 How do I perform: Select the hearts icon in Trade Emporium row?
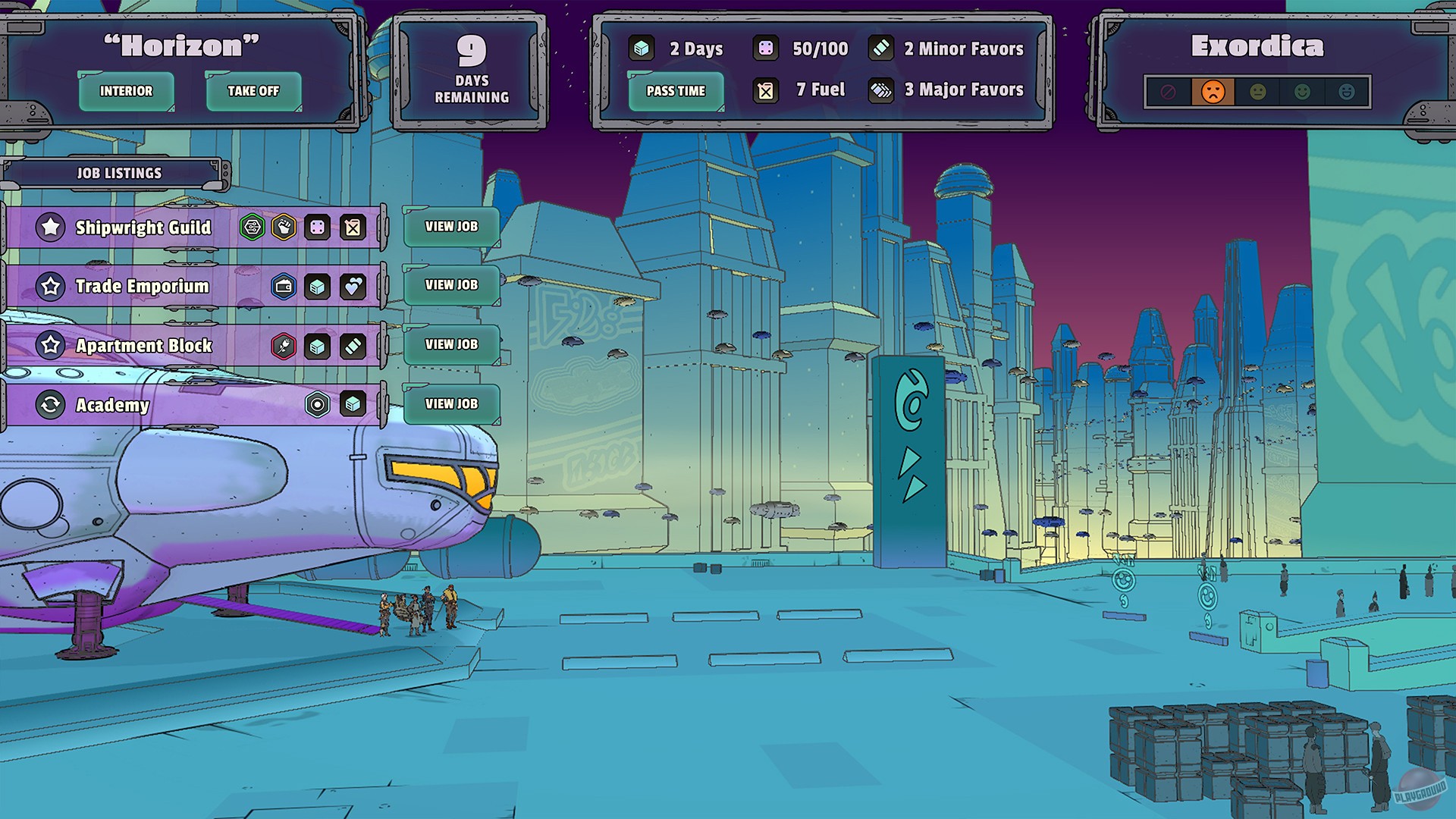351,286
